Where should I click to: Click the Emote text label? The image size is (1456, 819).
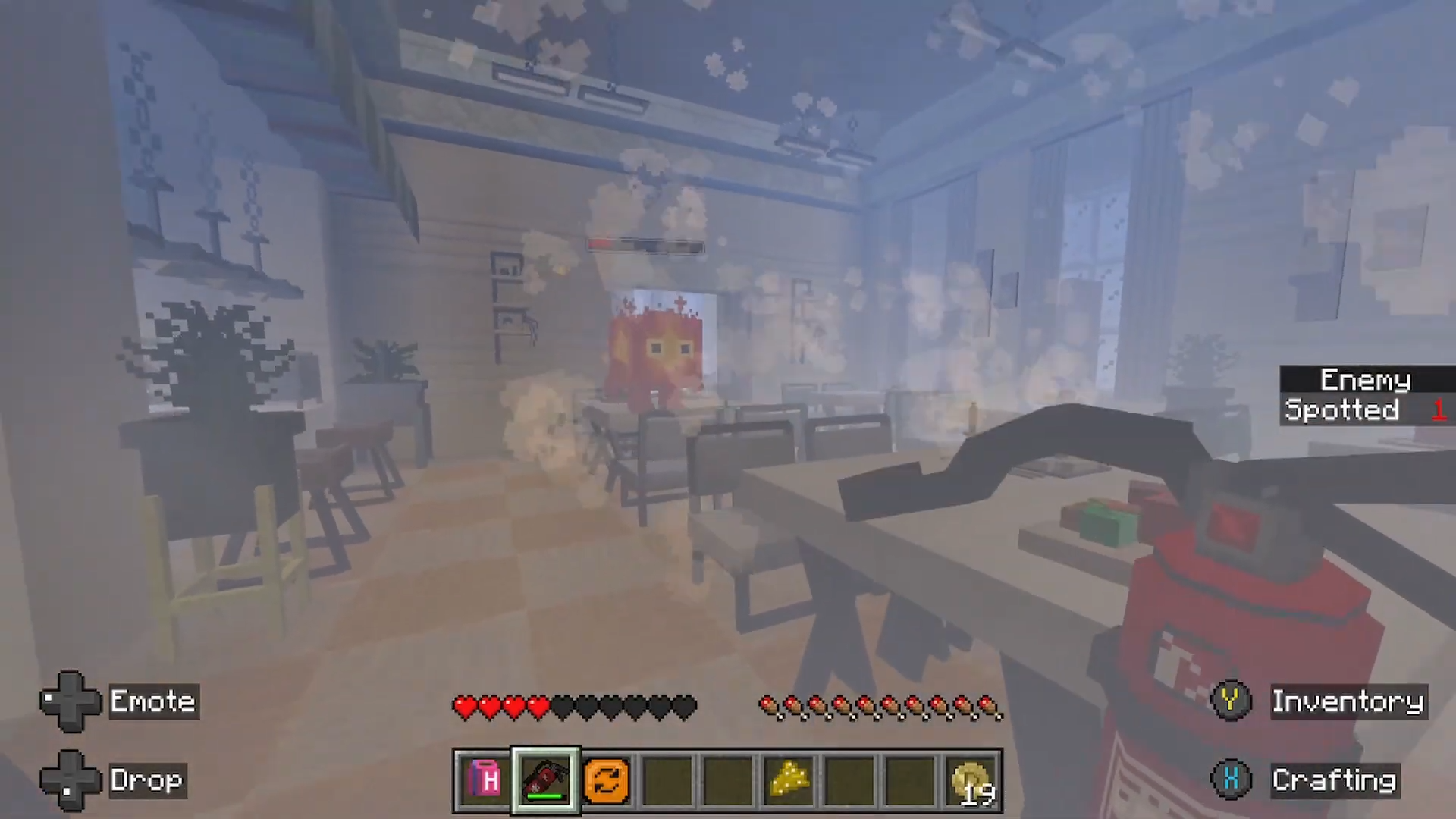(153, 701)
